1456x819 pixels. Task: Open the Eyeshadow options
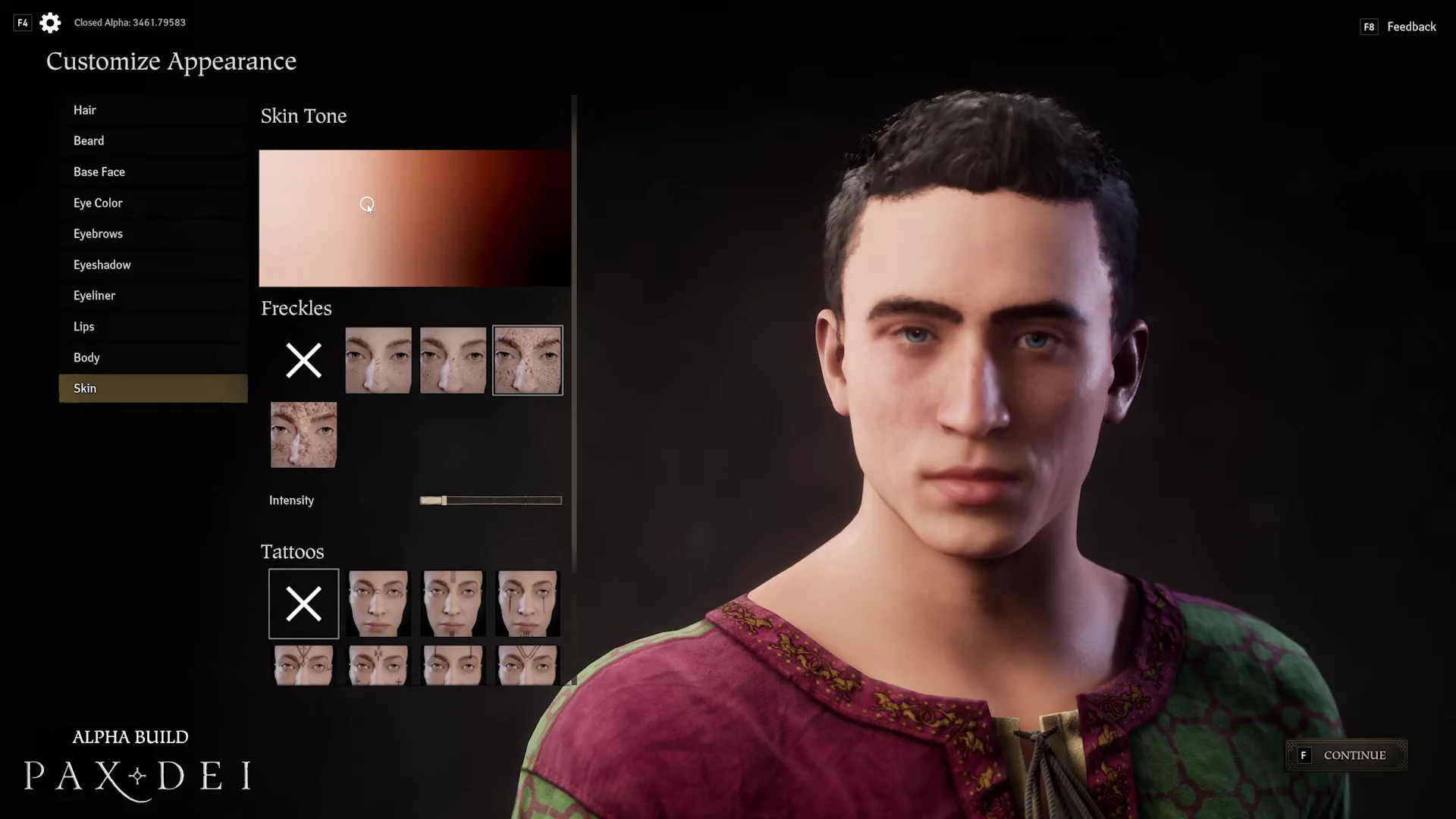pyautogui.click(x=102, y=265)
